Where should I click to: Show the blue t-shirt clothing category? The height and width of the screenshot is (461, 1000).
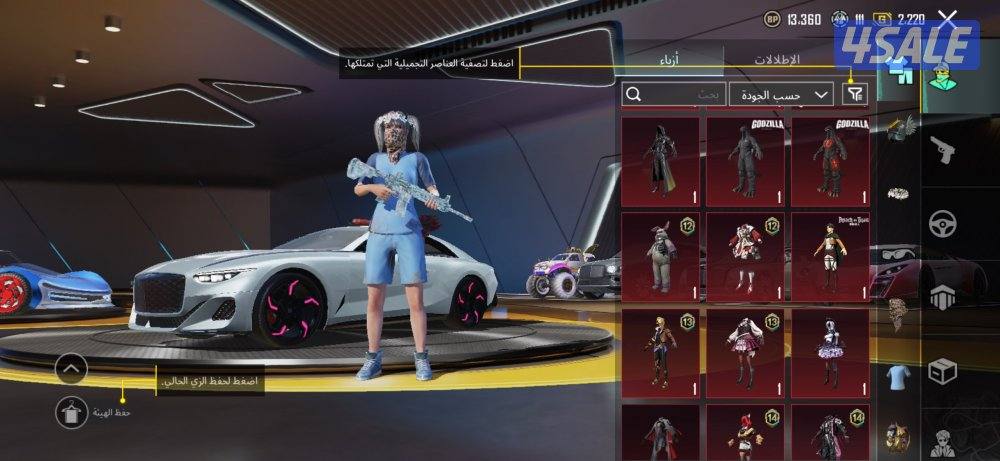897,376
